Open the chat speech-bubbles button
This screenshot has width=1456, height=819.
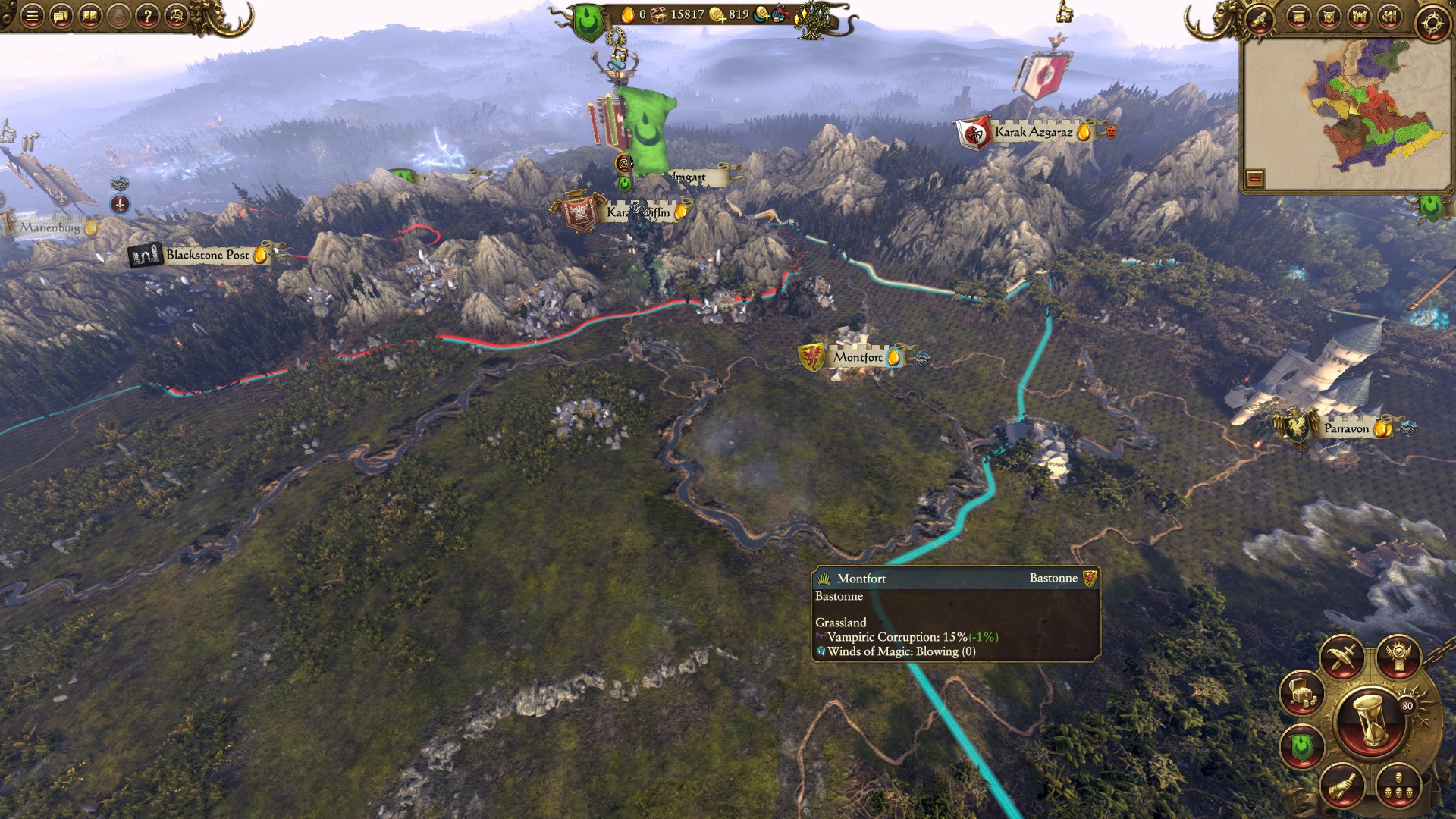[x=61, y=16]
